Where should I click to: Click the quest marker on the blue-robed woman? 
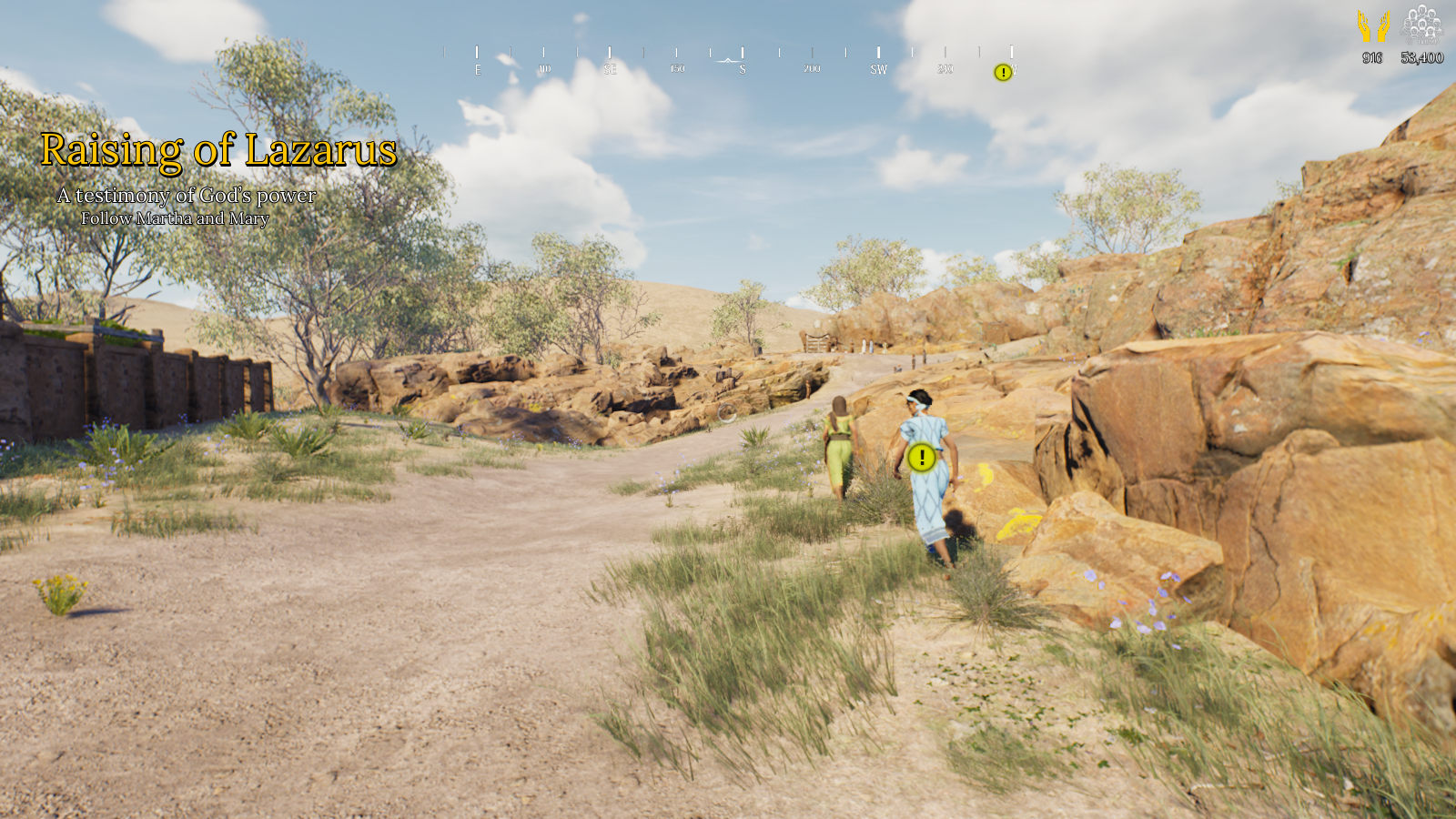click(x=922, y=458)
